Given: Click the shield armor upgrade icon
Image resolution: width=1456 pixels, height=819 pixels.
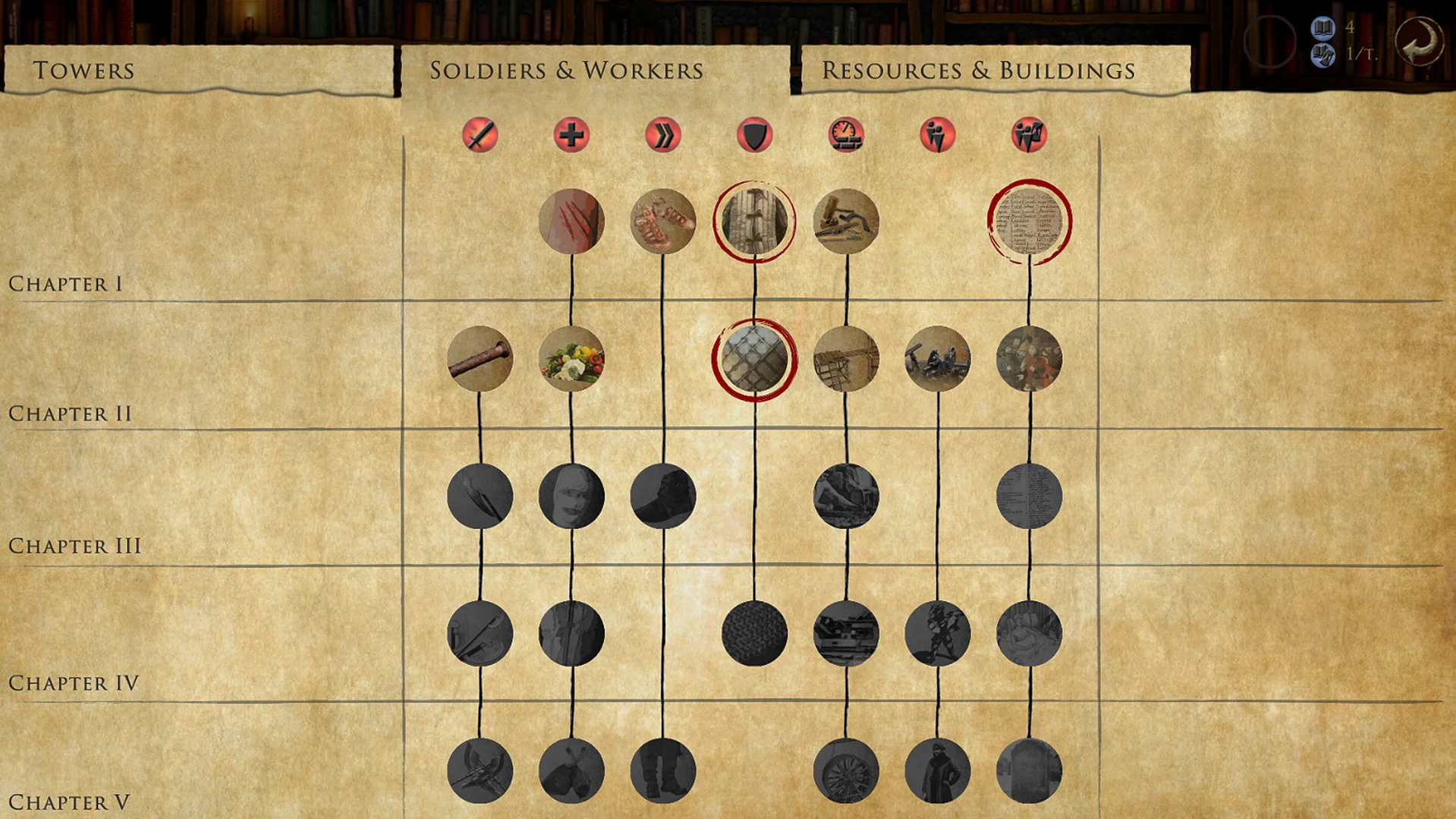Looking at the screenshot, I should pos(754,136).
